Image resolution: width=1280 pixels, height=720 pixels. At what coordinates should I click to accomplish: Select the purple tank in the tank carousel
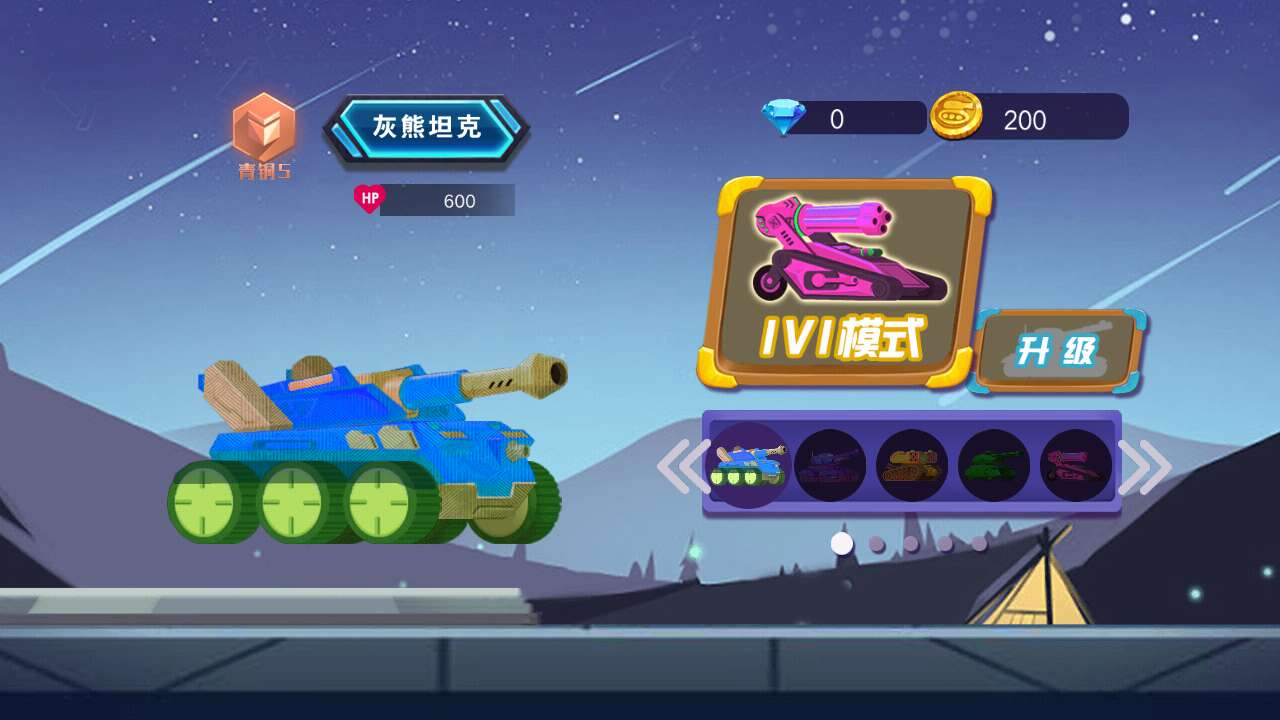click(x=829, y=465)
